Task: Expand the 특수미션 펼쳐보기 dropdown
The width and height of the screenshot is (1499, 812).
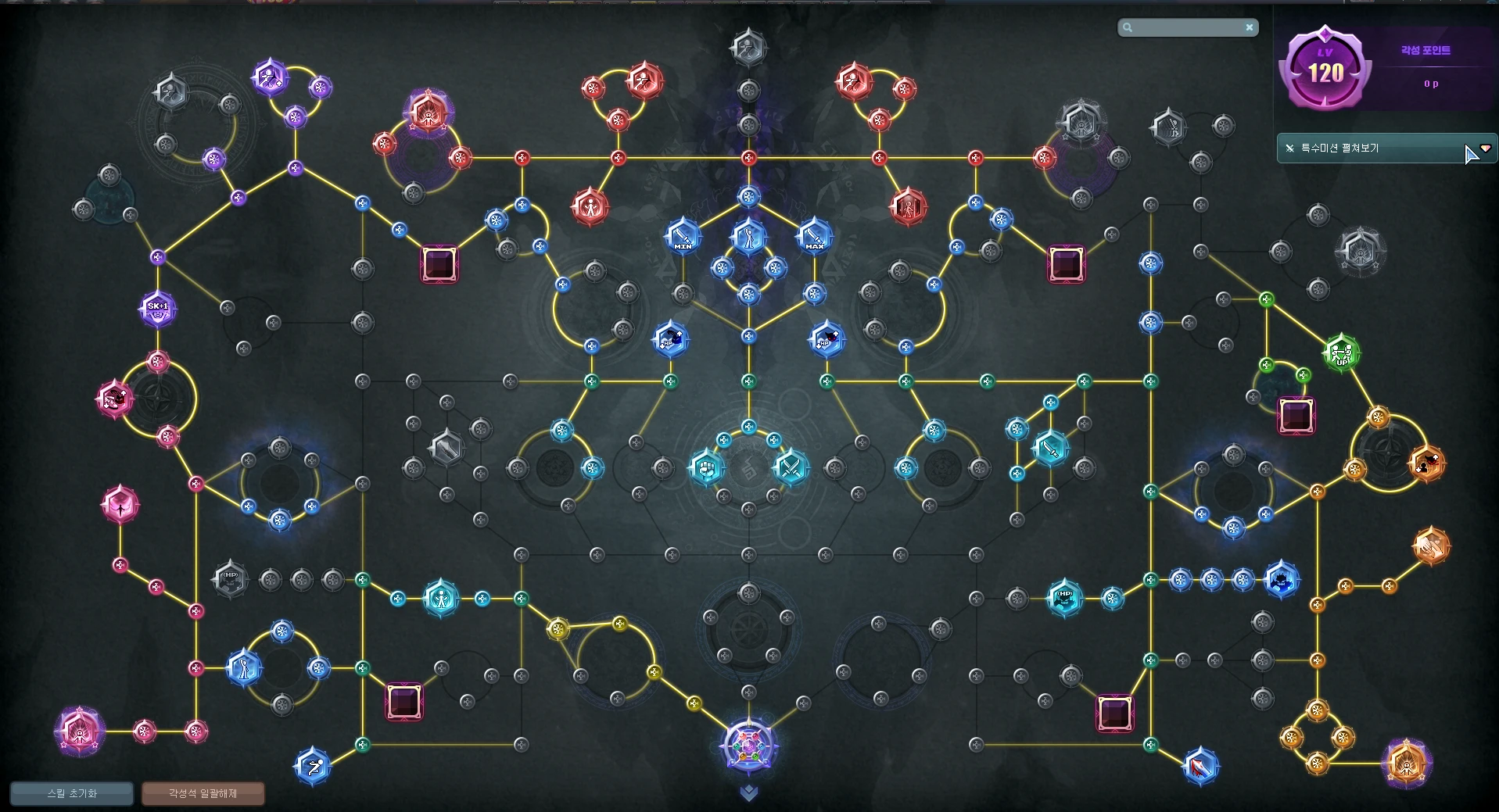Action: coord(1485,148)
